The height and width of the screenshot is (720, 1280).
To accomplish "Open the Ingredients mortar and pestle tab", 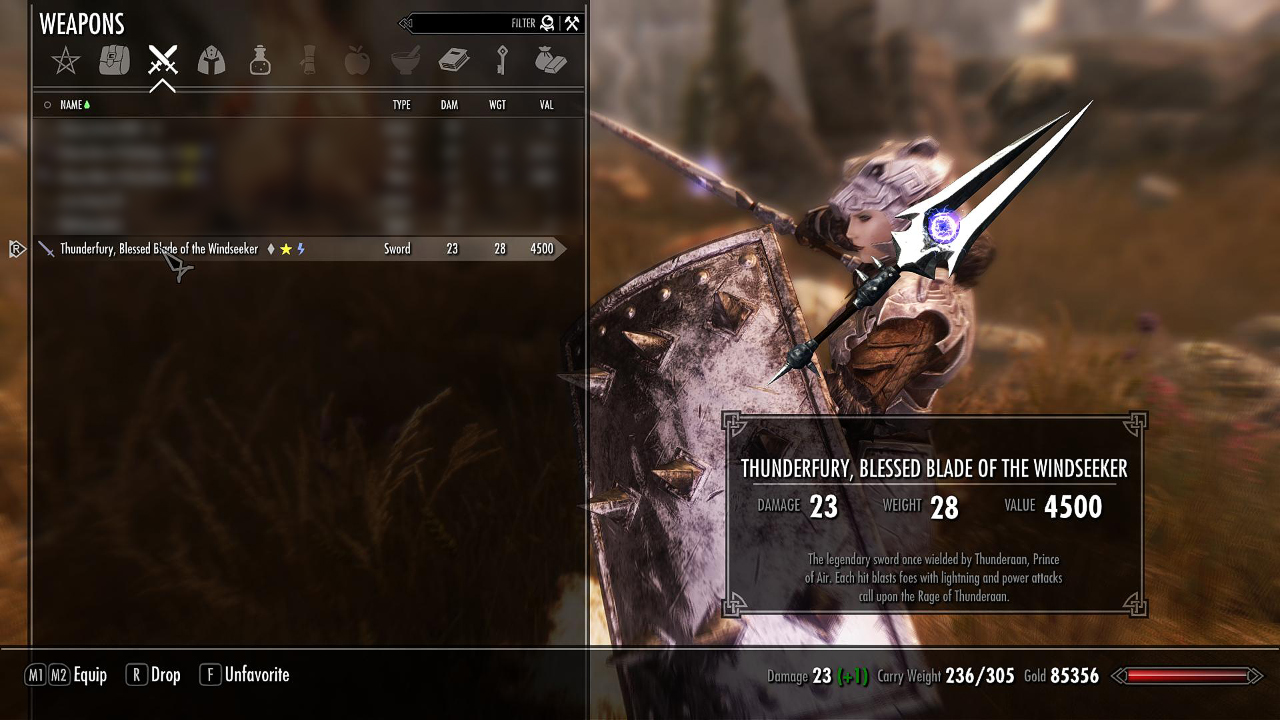I will 405,62.
